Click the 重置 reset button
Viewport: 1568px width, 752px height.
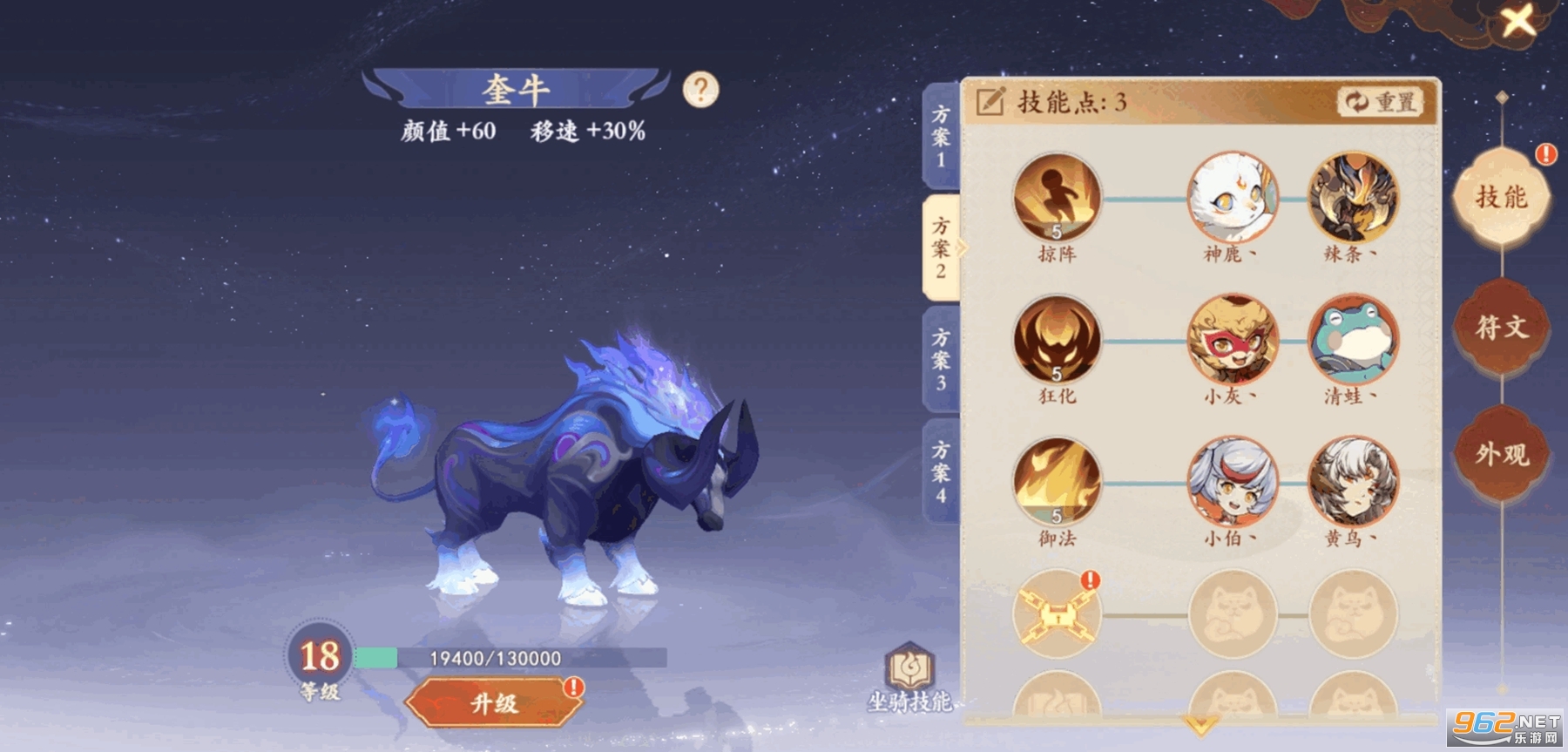click(1381, 100)
